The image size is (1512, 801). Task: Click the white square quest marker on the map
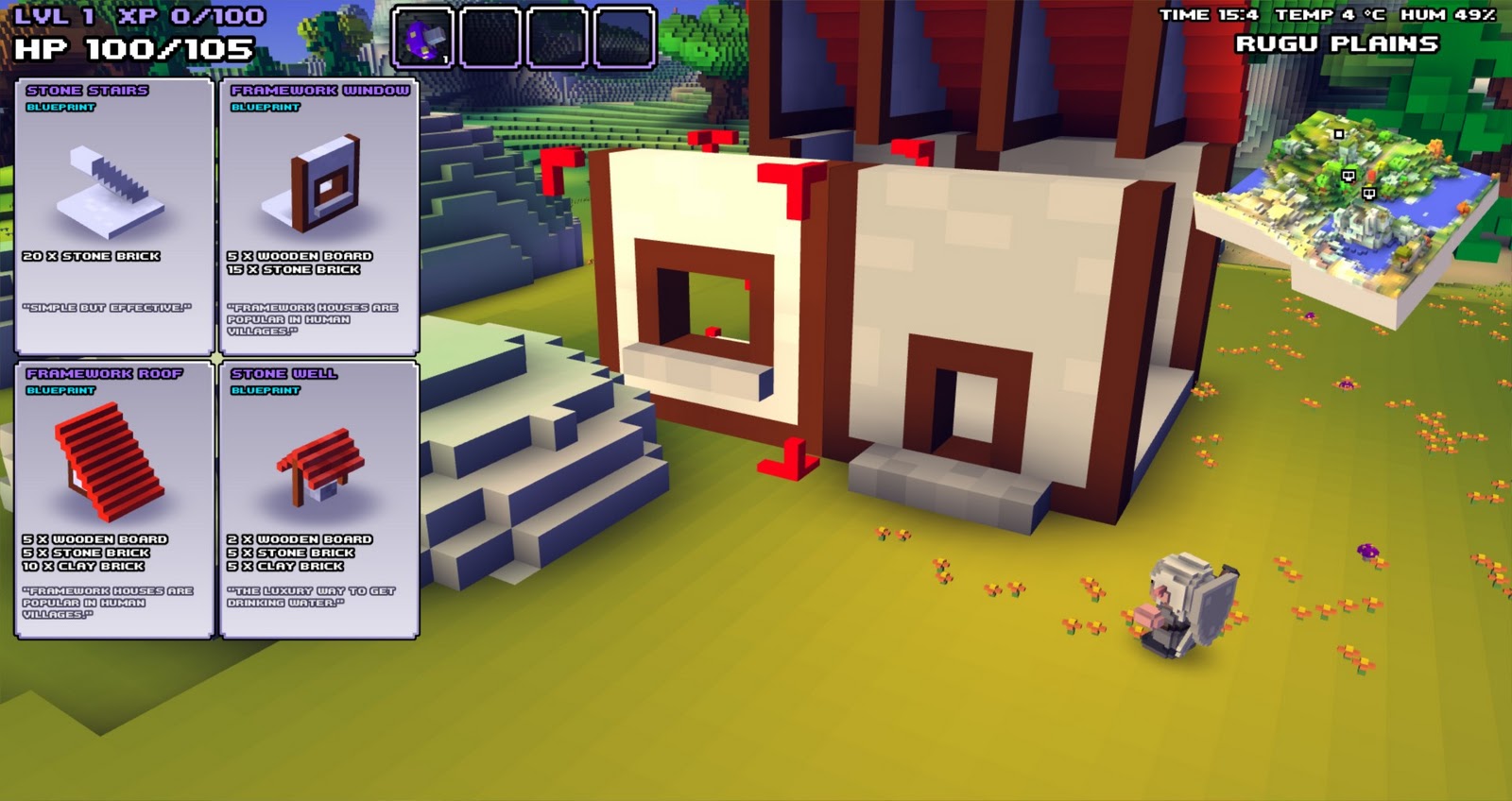[x=1339, y=133]
